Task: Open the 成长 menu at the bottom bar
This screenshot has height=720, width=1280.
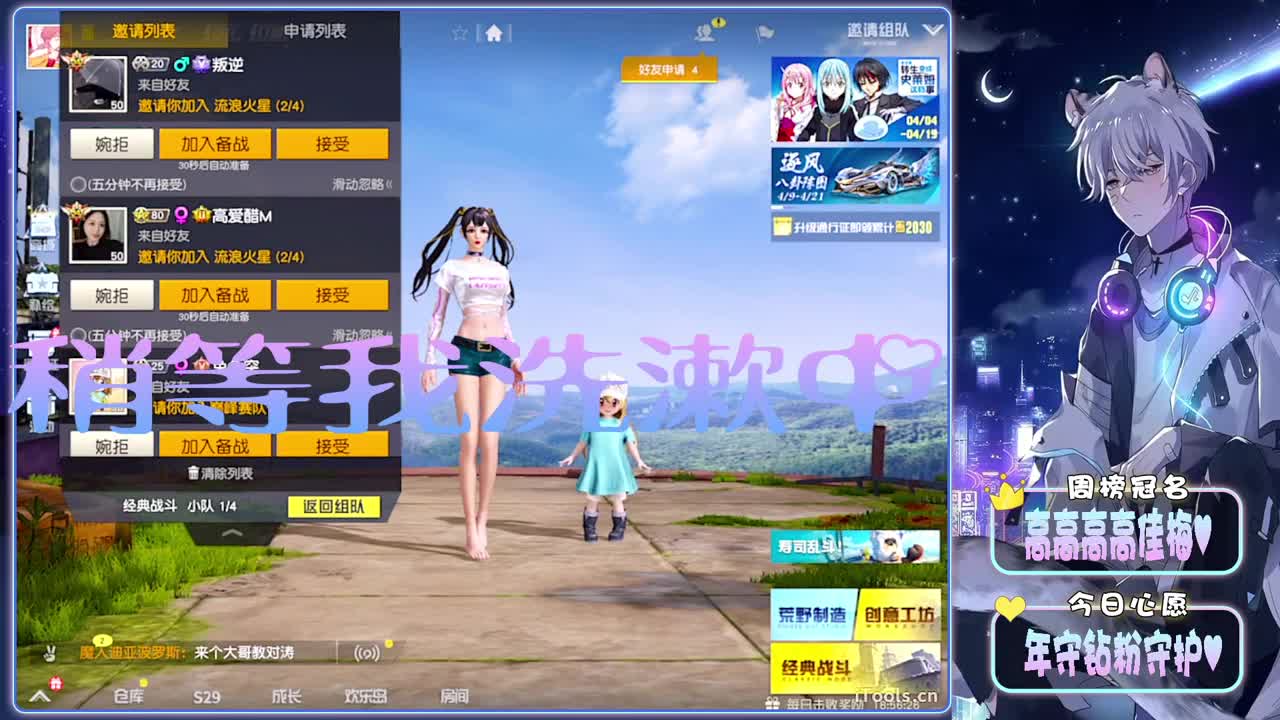Action: 288,697
